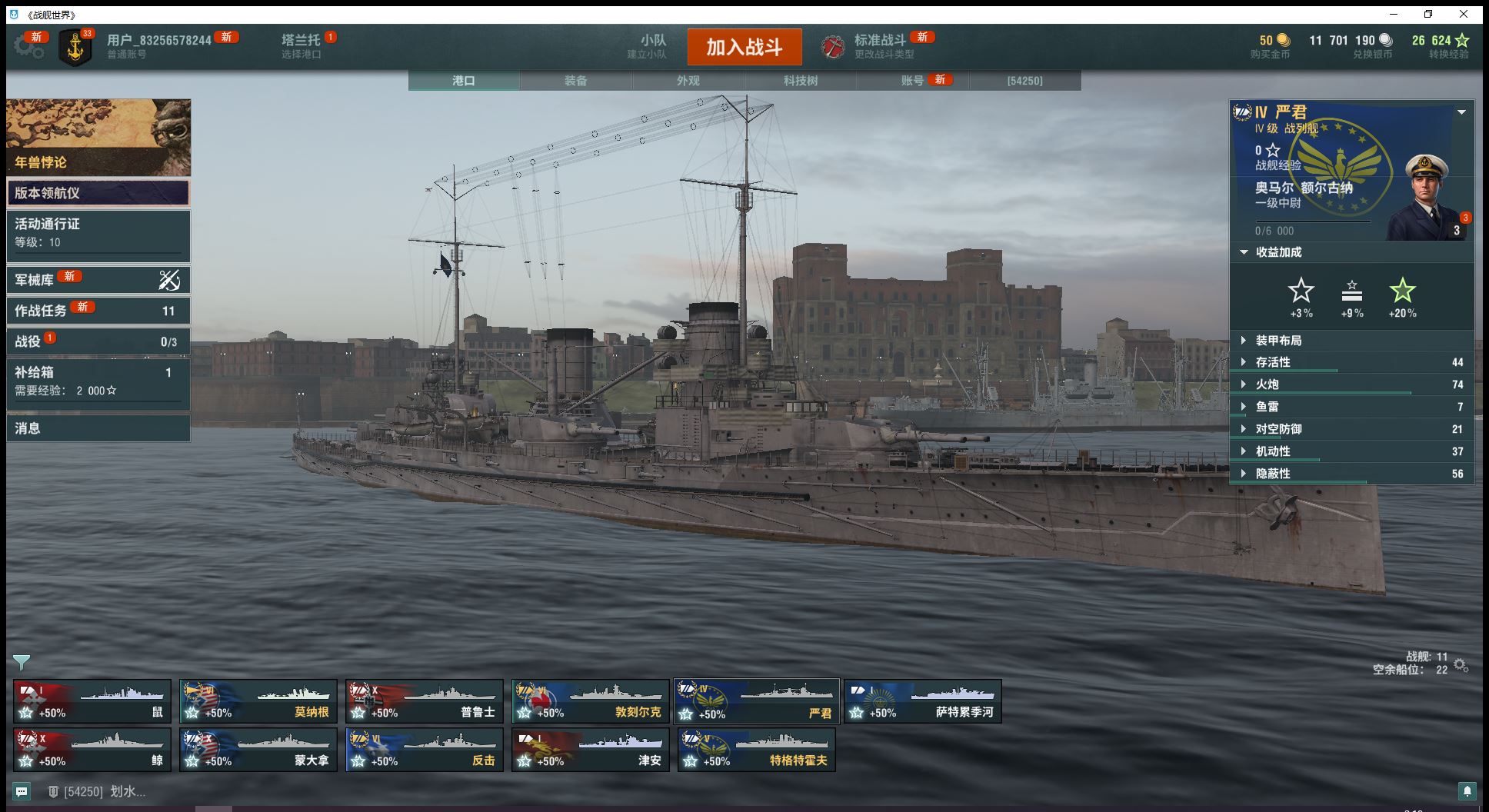Open the 作战任务 missions entry

[x=98, y=311]
